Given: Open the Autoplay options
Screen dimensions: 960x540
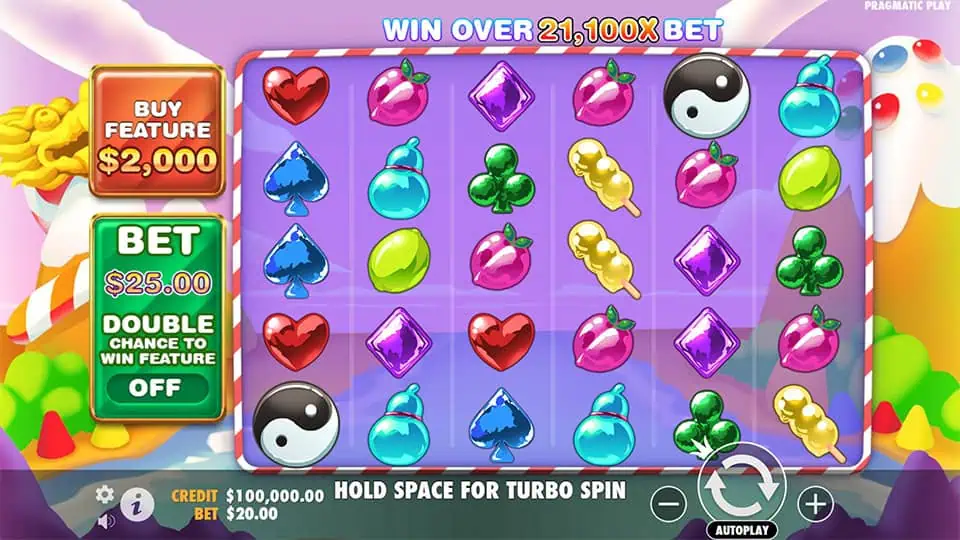Looking at the screenshot, I should tap(741, 529).
